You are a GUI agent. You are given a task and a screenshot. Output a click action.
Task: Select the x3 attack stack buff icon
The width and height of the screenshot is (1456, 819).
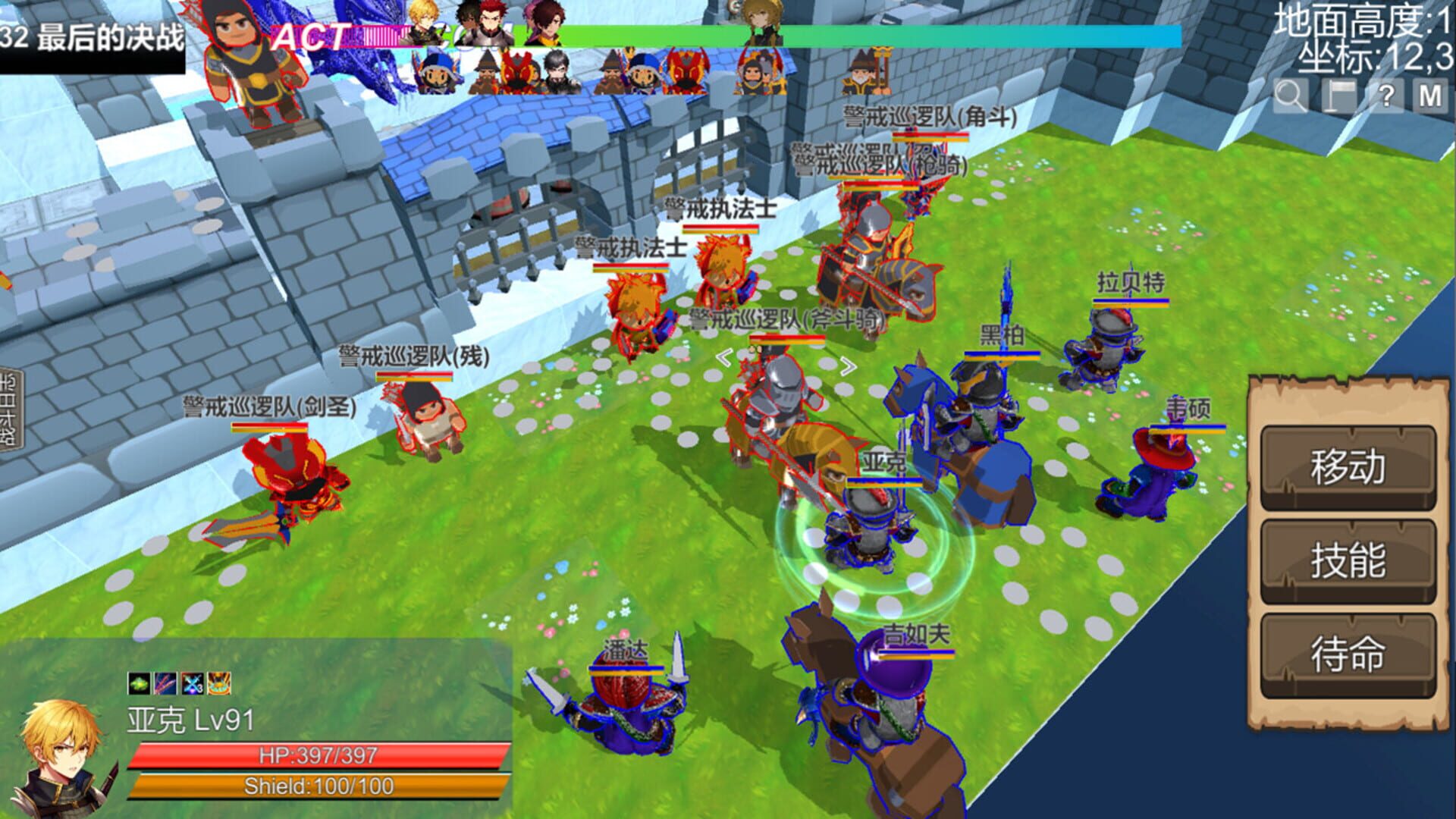191,683
